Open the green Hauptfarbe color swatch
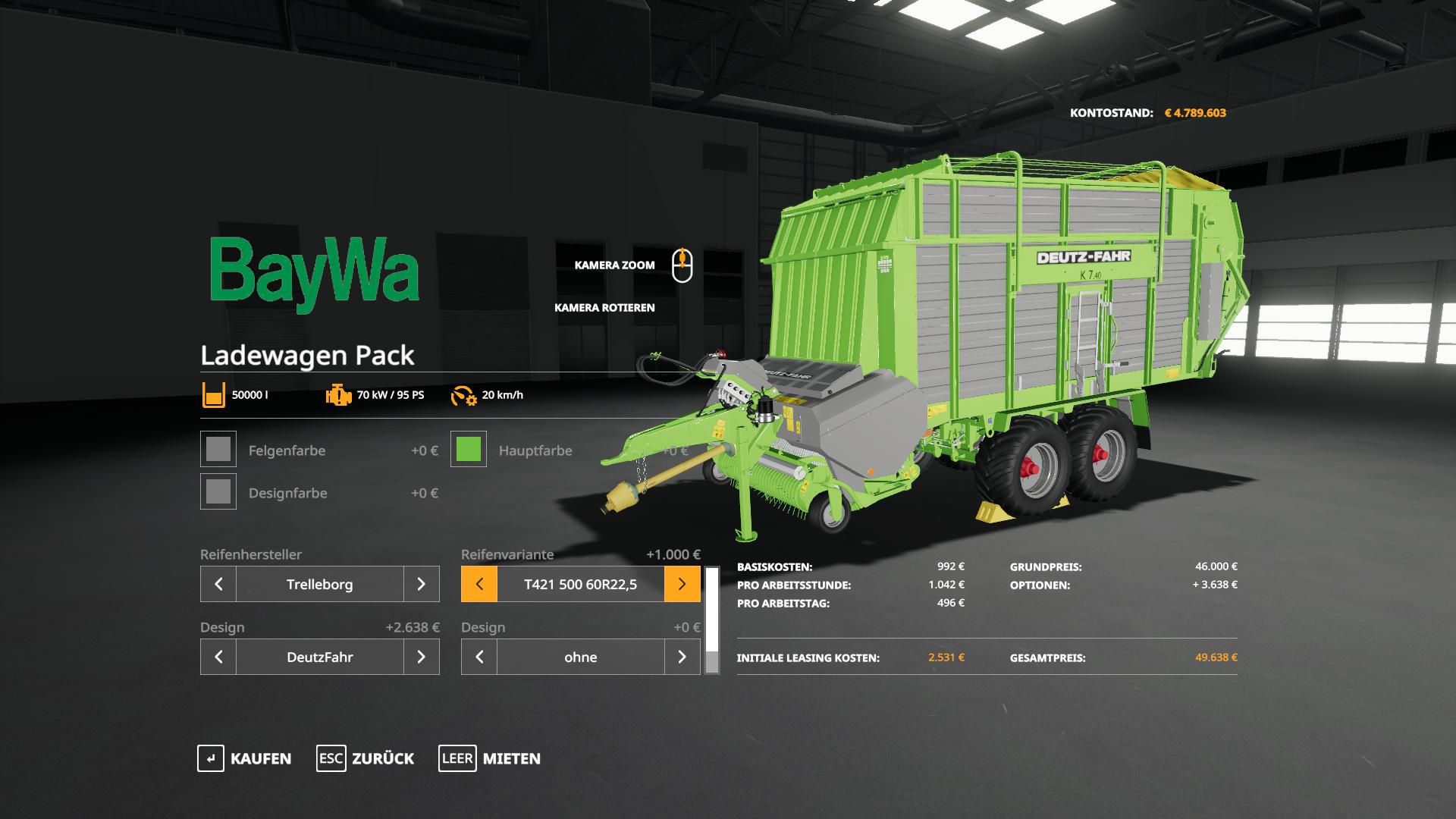This screenshot has width=1456, height=819. (469, 449)
